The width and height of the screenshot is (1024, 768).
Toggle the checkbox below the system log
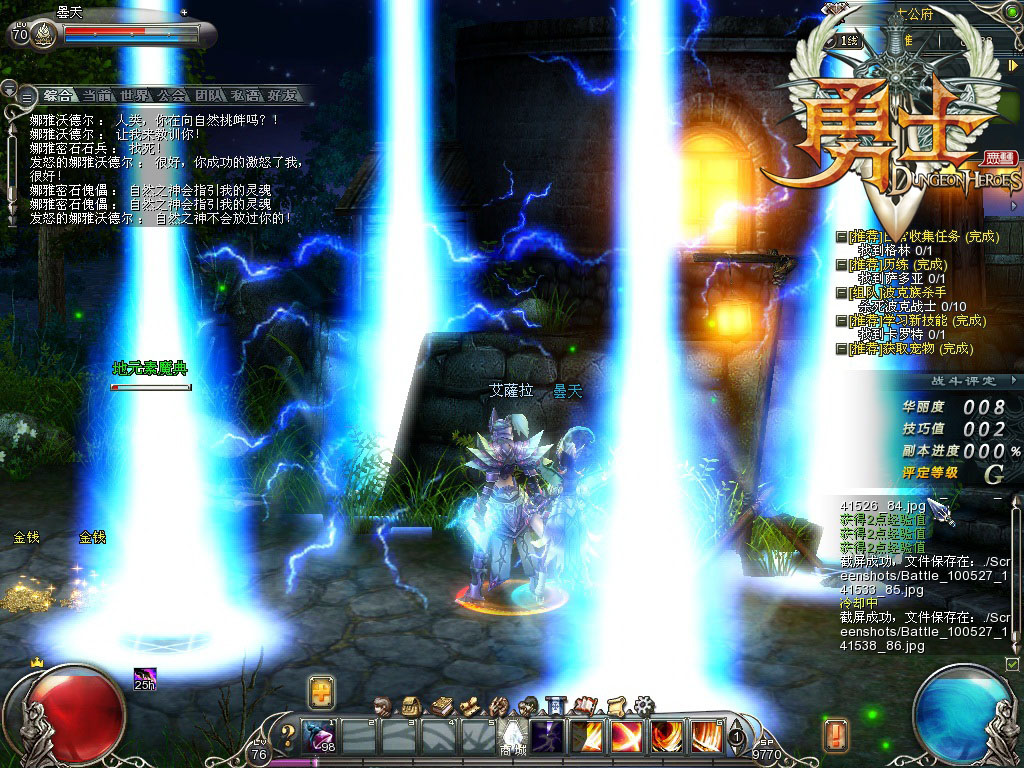[x=1012, y=664]
